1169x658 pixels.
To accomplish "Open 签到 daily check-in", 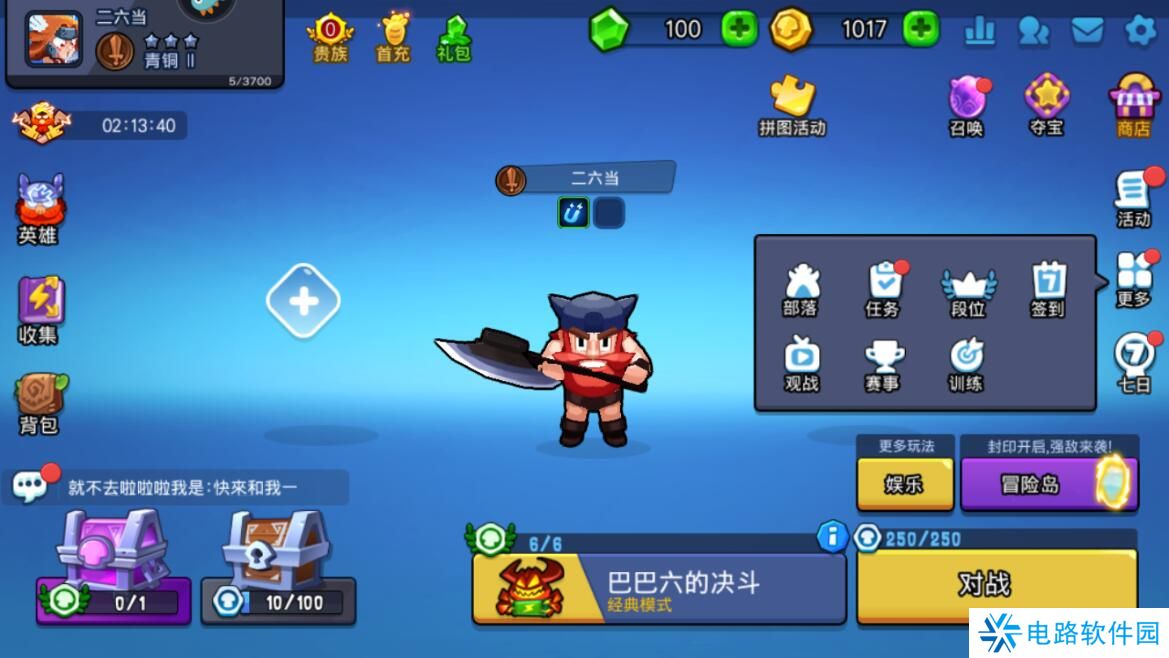I will 1048,290.
